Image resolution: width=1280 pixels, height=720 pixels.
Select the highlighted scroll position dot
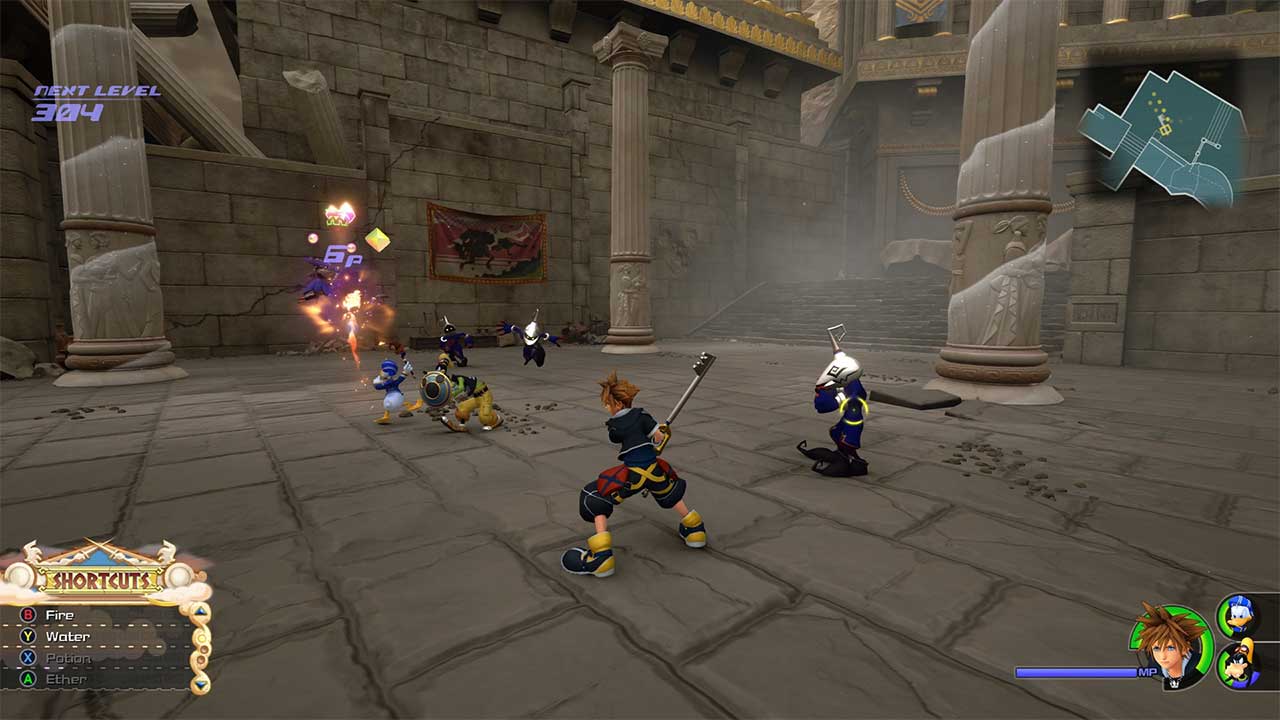[x=200, y=639]
